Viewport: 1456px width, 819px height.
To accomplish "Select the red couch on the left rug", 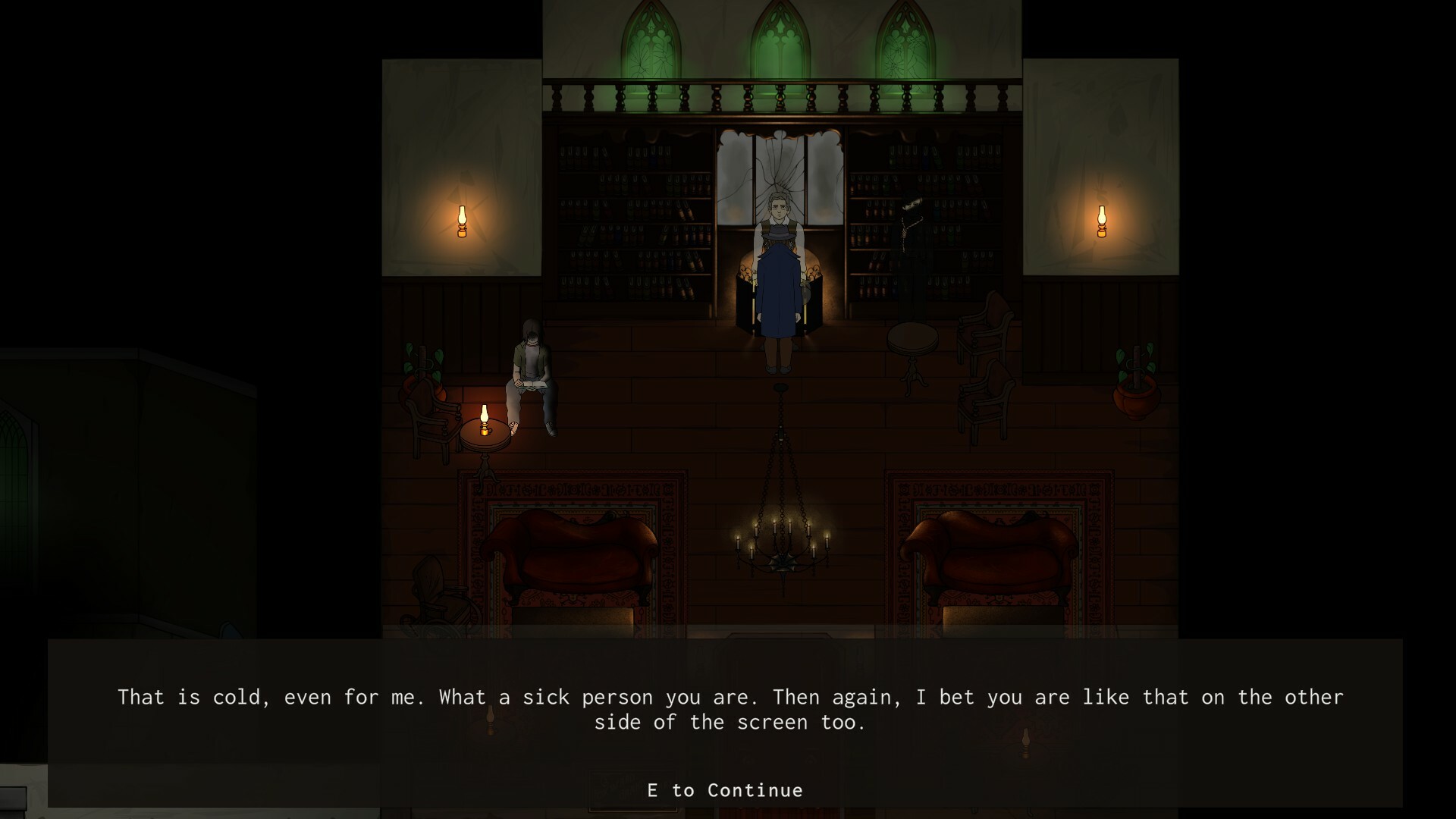I will point(576,554).
